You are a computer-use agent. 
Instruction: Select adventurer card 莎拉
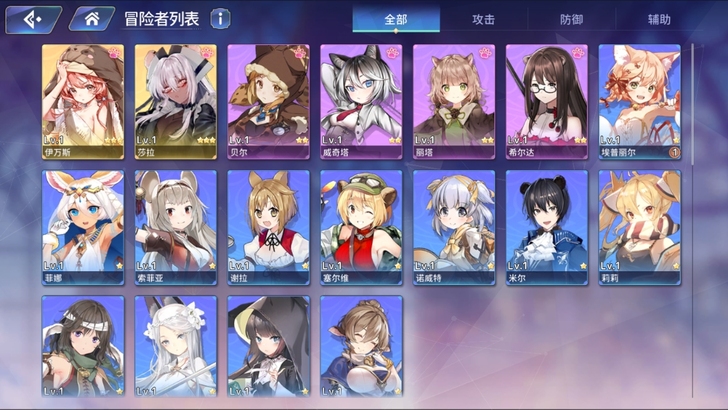(x=175, y=102)
